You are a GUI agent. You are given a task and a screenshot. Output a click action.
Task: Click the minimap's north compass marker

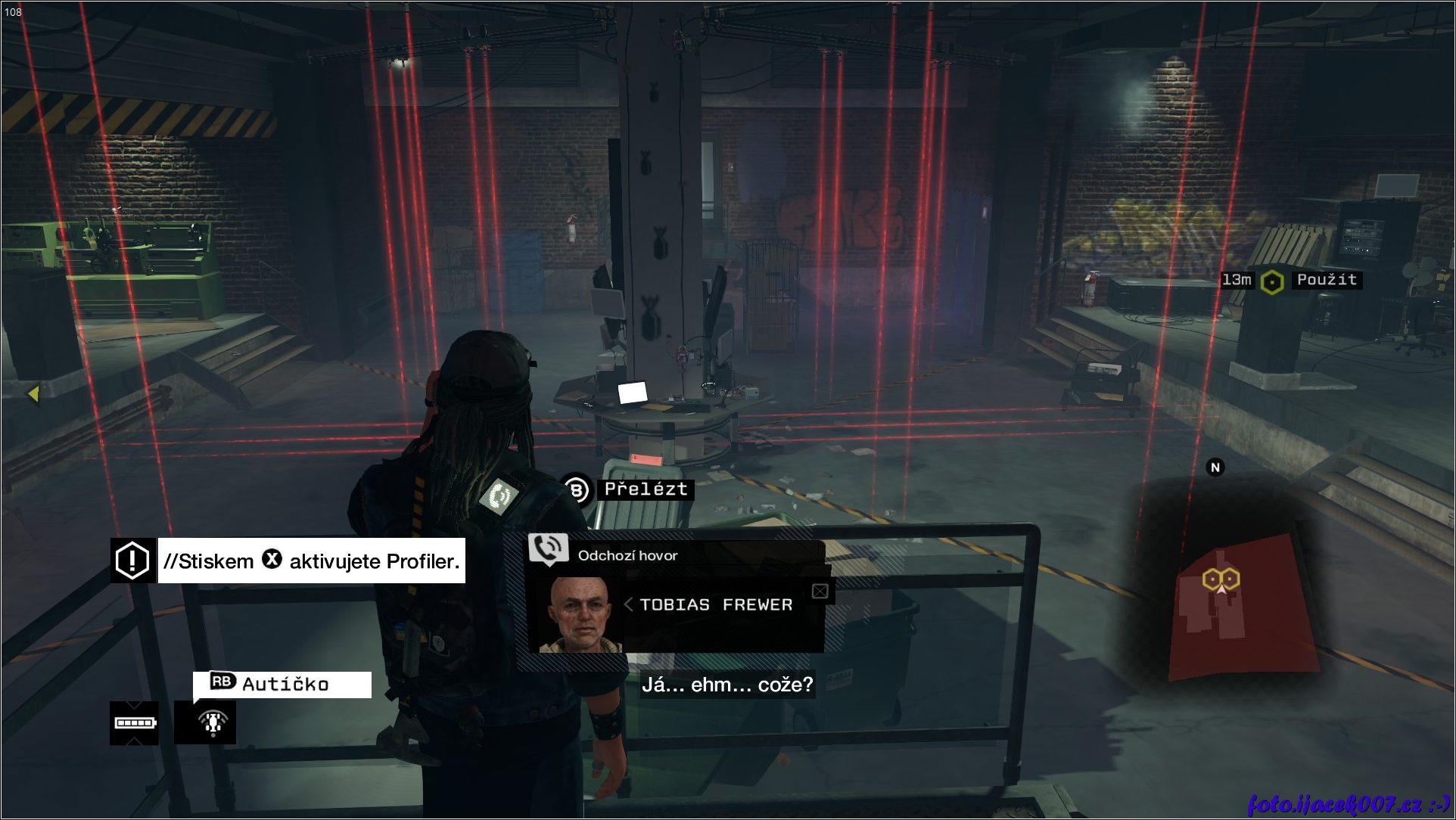tap(1215, 467)
